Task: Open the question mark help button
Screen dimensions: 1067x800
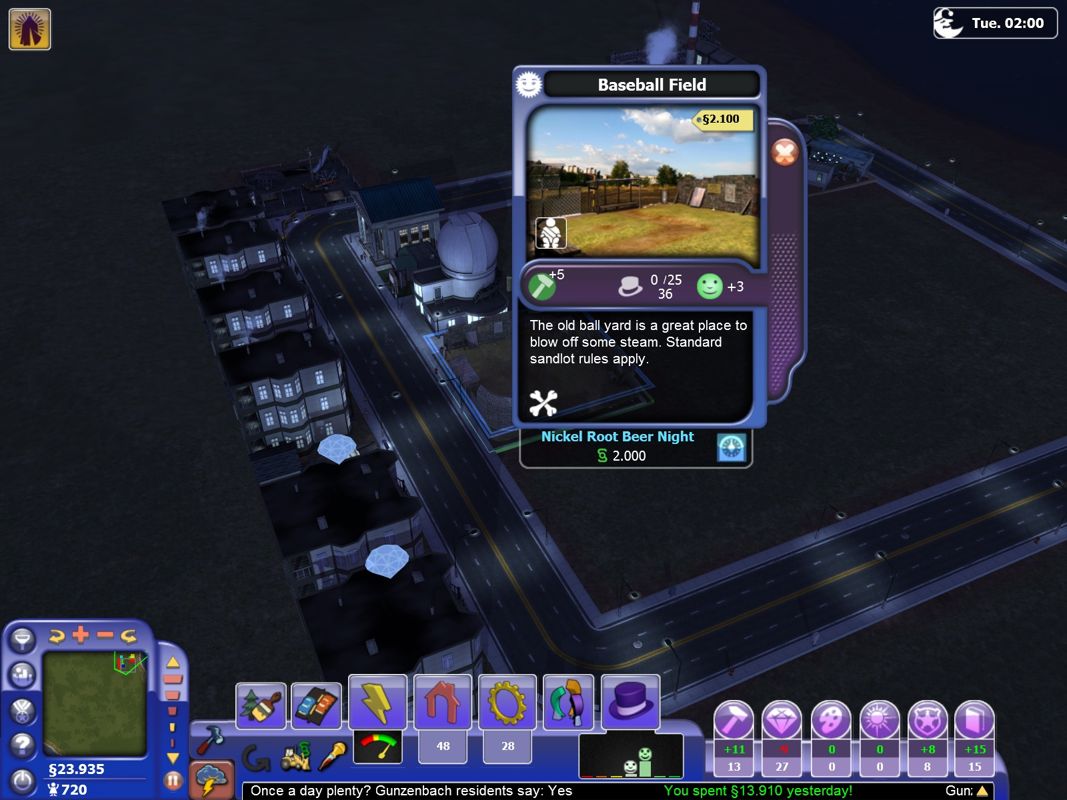Action: click(x=22, y=745)
